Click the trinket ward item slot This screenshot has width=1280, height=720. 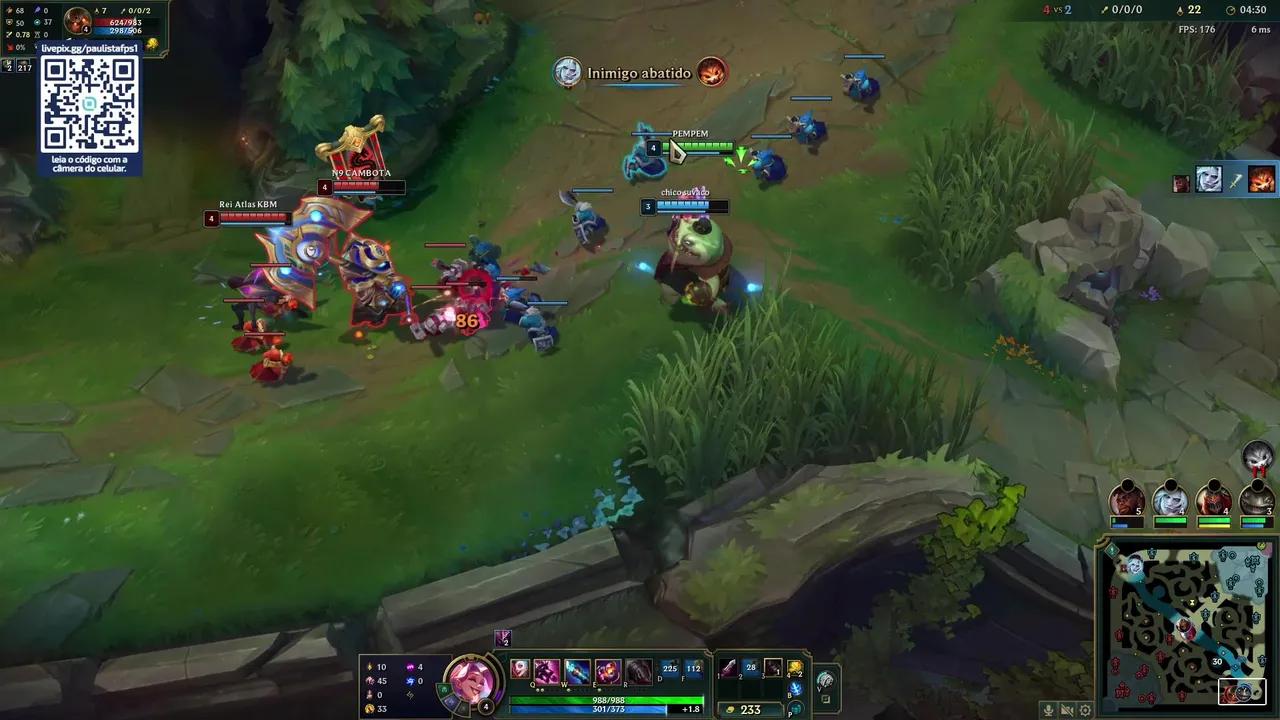coord(793,670)
